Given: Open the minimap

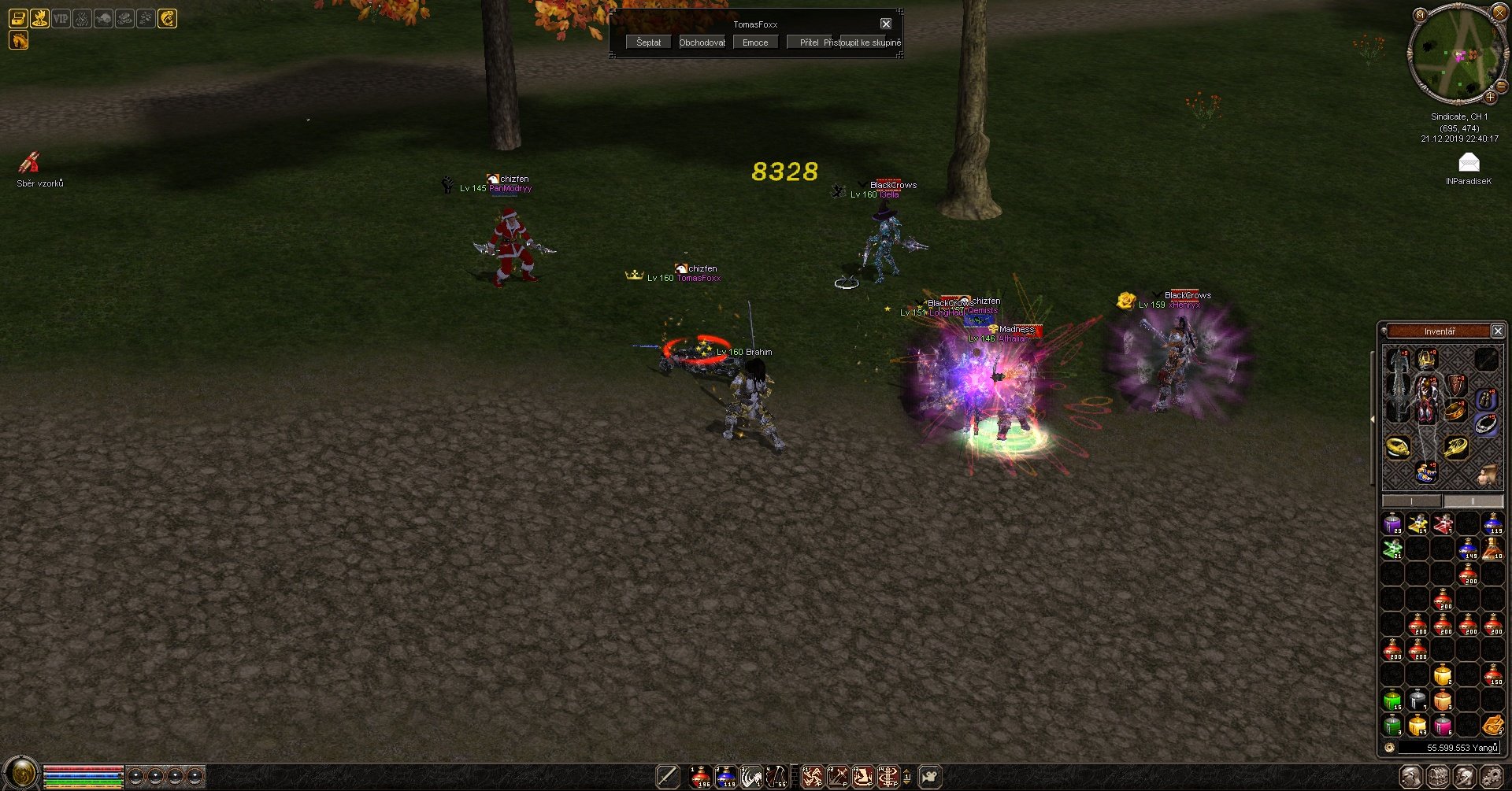Looking at the screenshot, I should (x=1456, y=55).
